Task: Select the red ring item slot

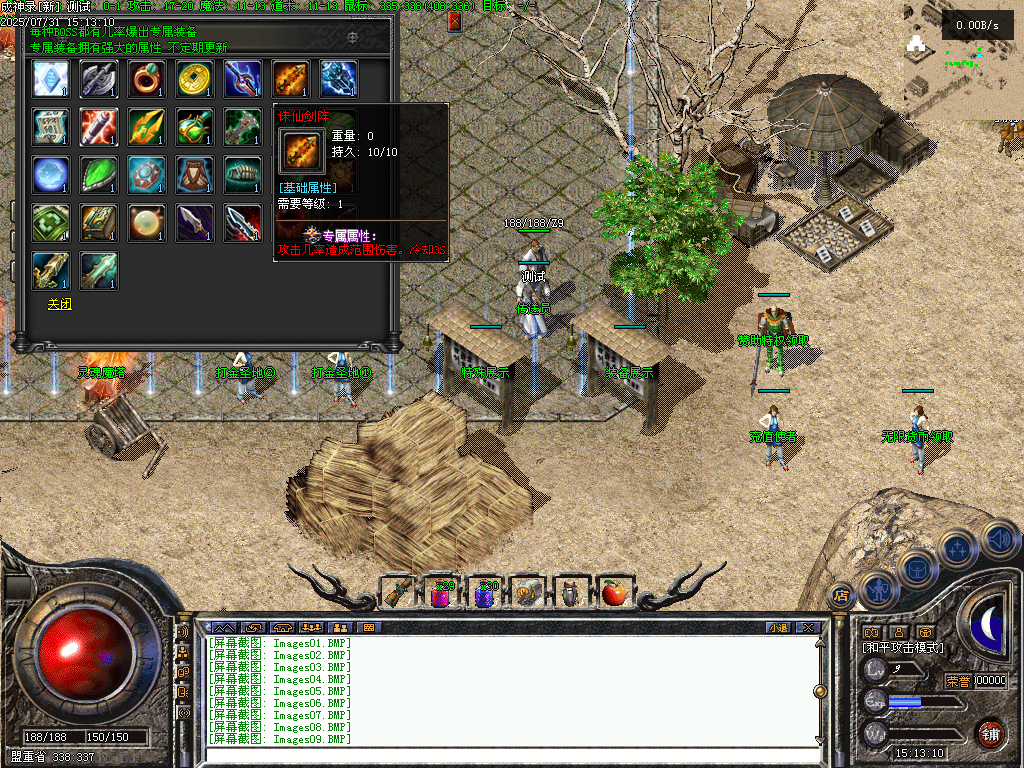Action: point(147,79)
